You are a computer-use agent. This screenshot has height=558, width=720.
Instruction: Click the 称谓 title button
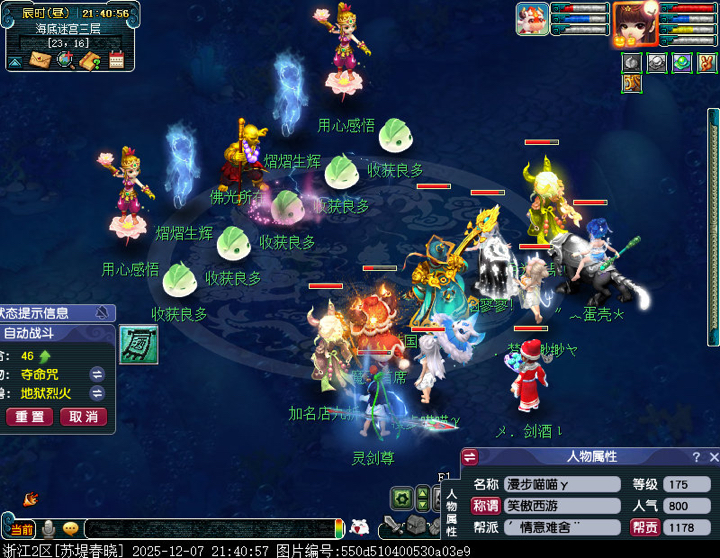[x=486, y=506]
